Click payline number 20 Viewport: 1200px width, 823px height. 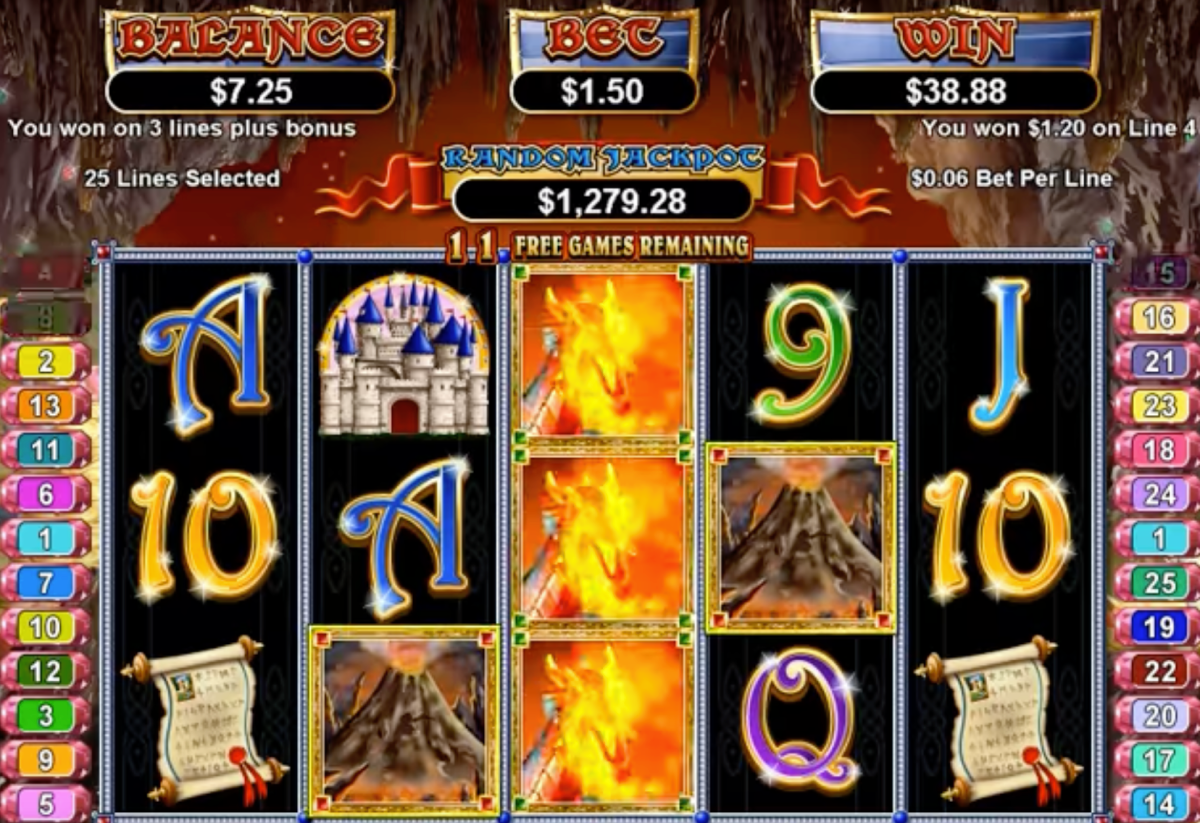click(x=1158, y=715)
